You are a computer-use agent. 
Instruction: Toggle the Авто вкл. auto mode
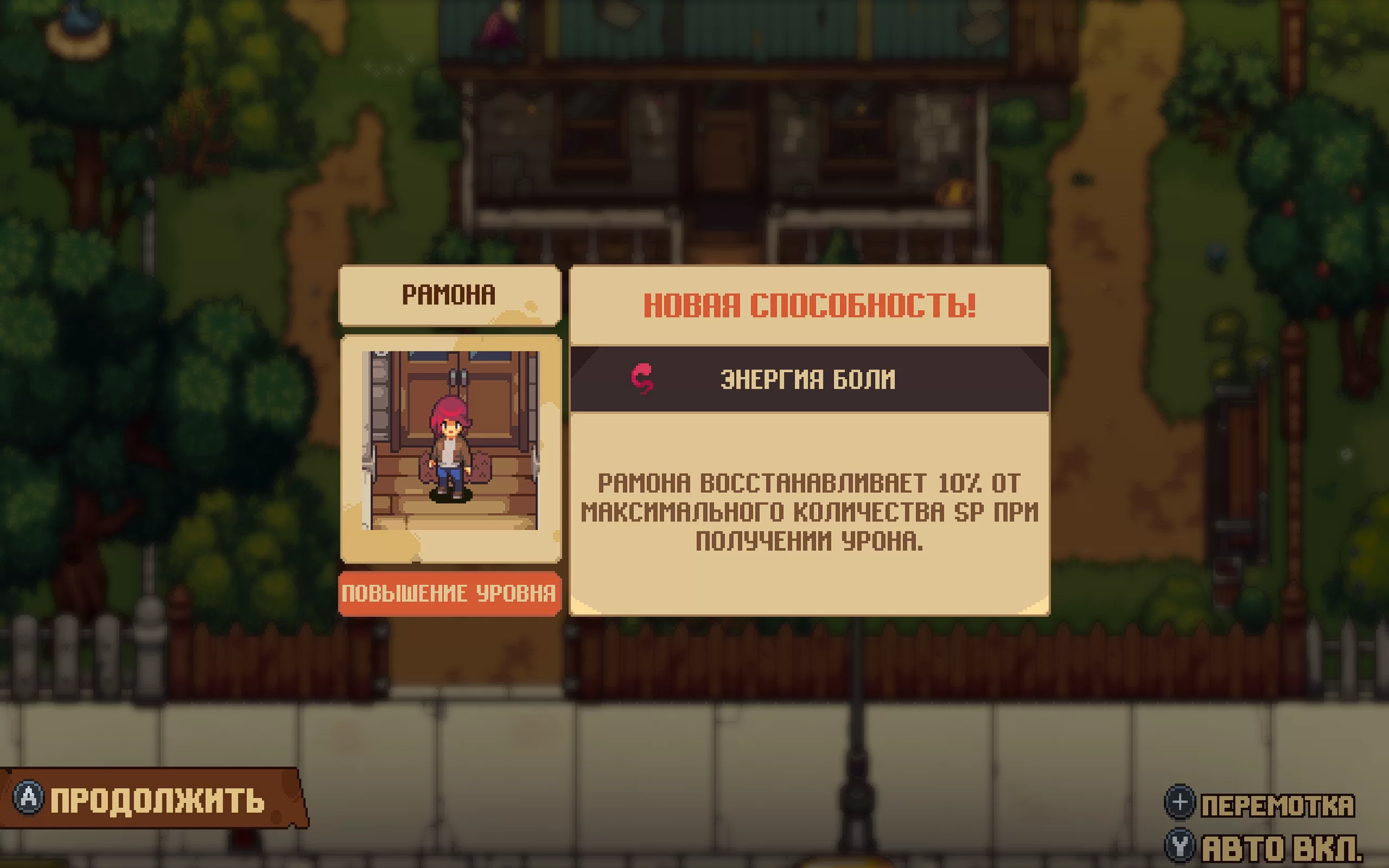1263,846
